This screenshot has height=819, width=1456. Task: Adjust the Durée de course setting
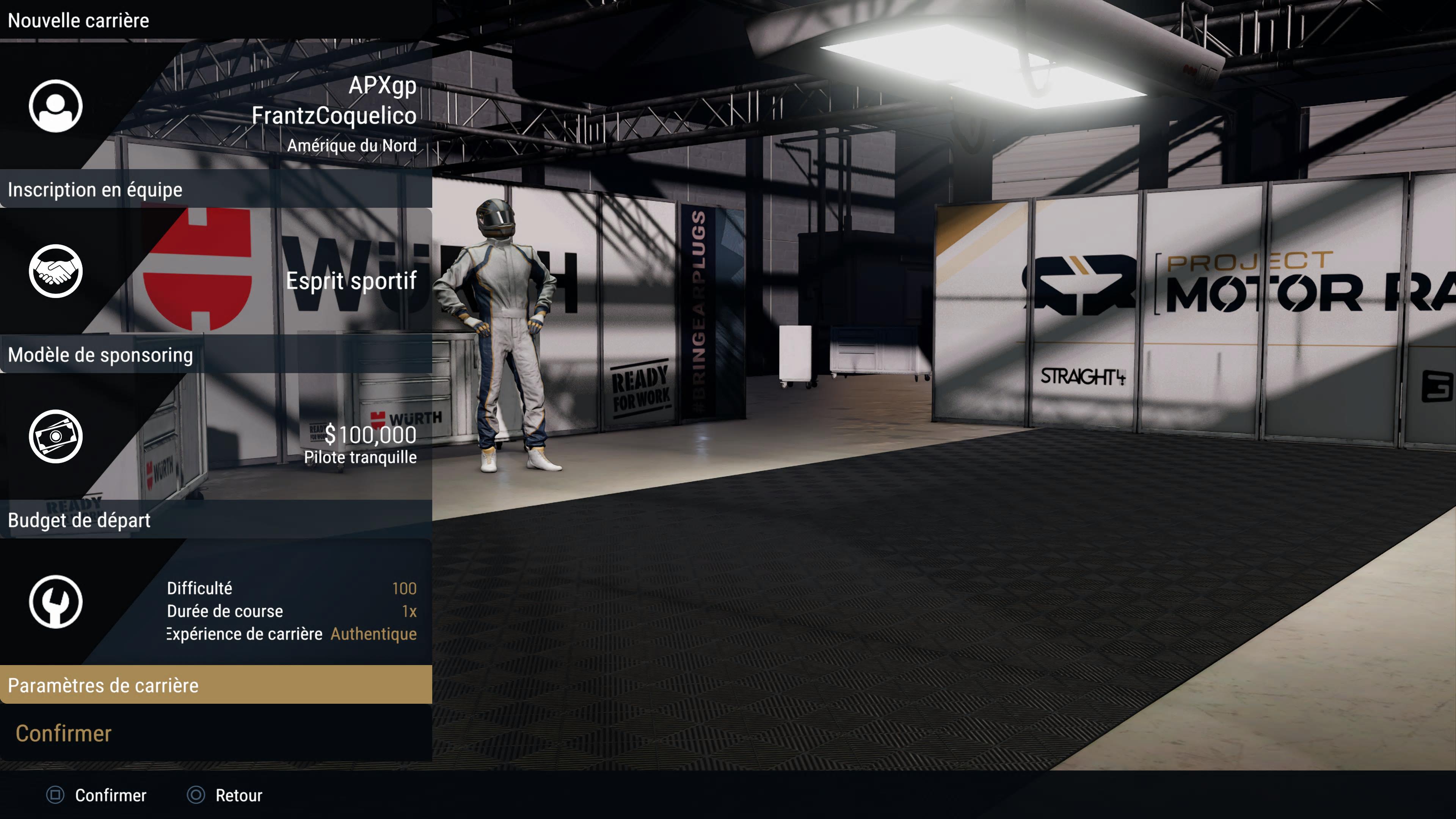pos(409,611)
